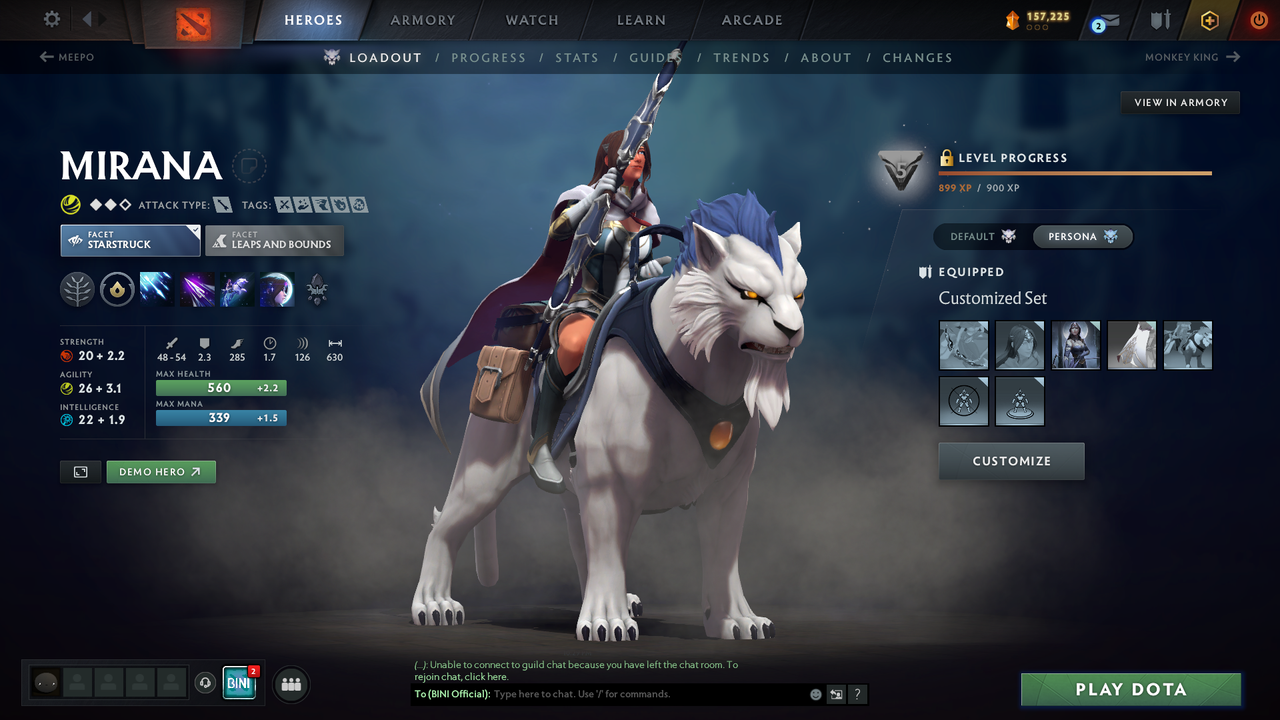Open the Sacred Arrow ability details
The image size is (1280, 720).
[197, 290]
